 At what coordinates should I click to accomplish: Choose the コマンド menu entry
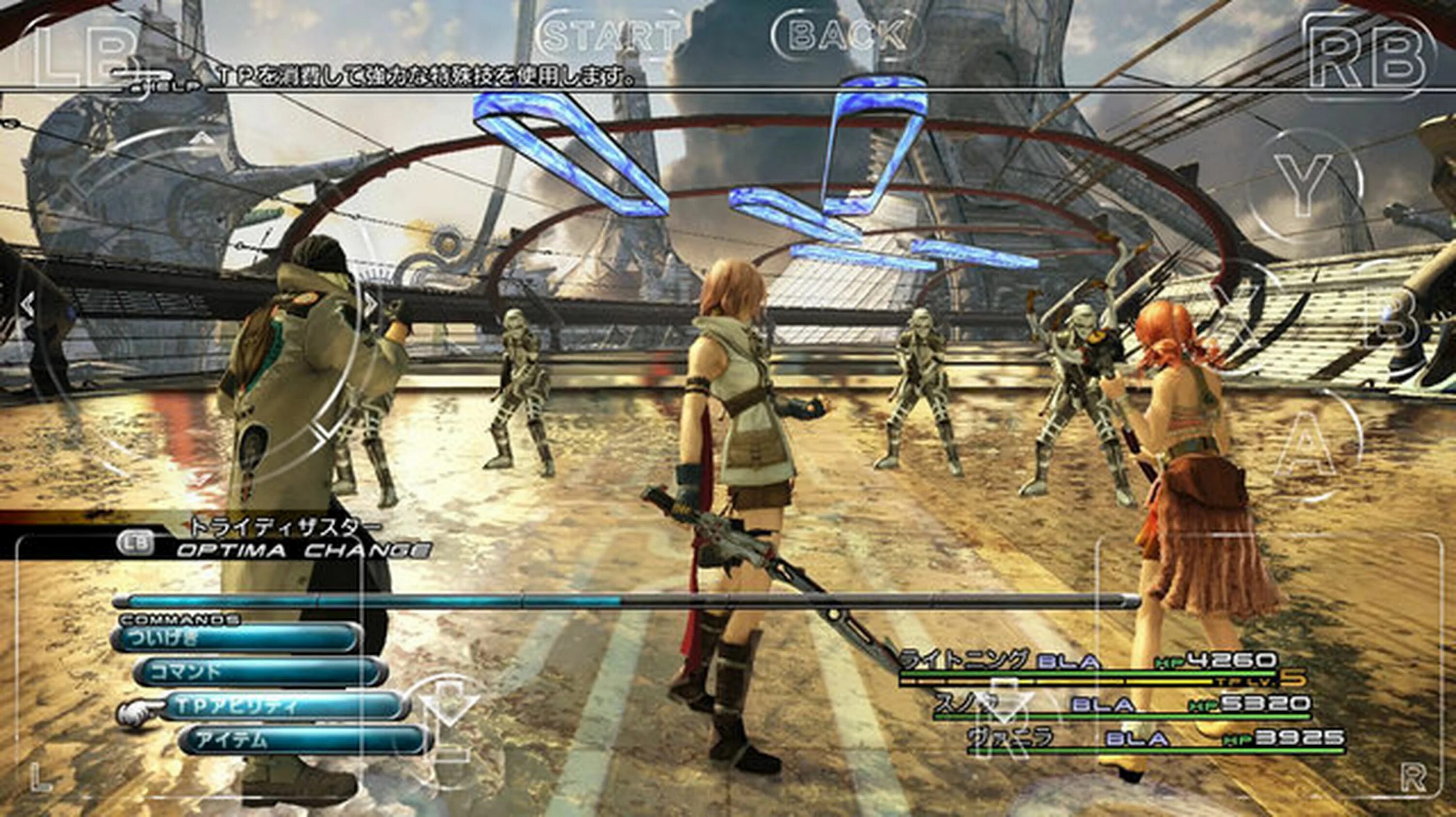tap(260, 672)
